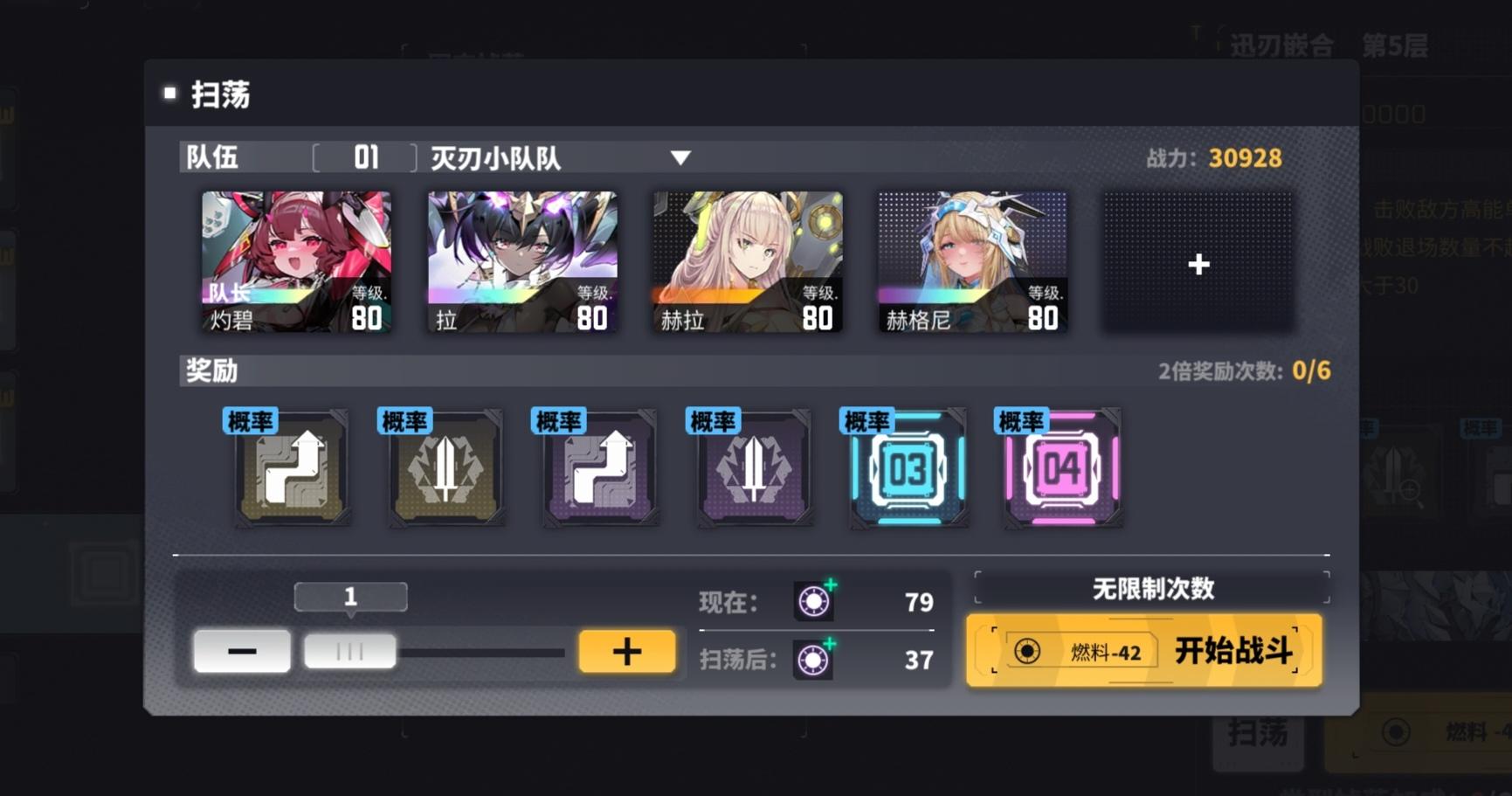Increase sweep count with plus button
Screen dimensions: 1512x796
(626, 651)
